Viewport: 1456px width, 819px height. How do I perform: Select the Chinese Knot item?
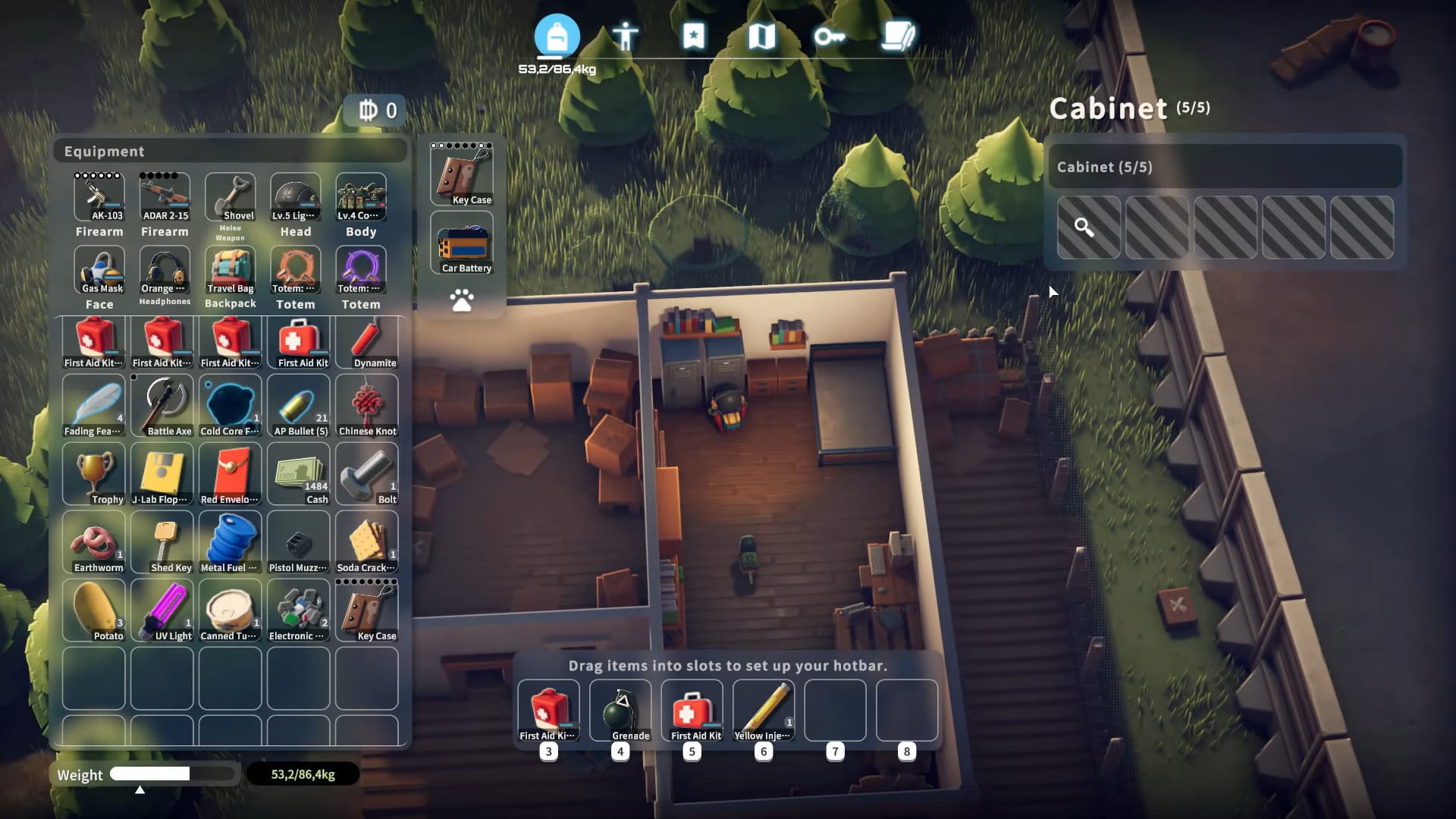[x=367, y=406]
